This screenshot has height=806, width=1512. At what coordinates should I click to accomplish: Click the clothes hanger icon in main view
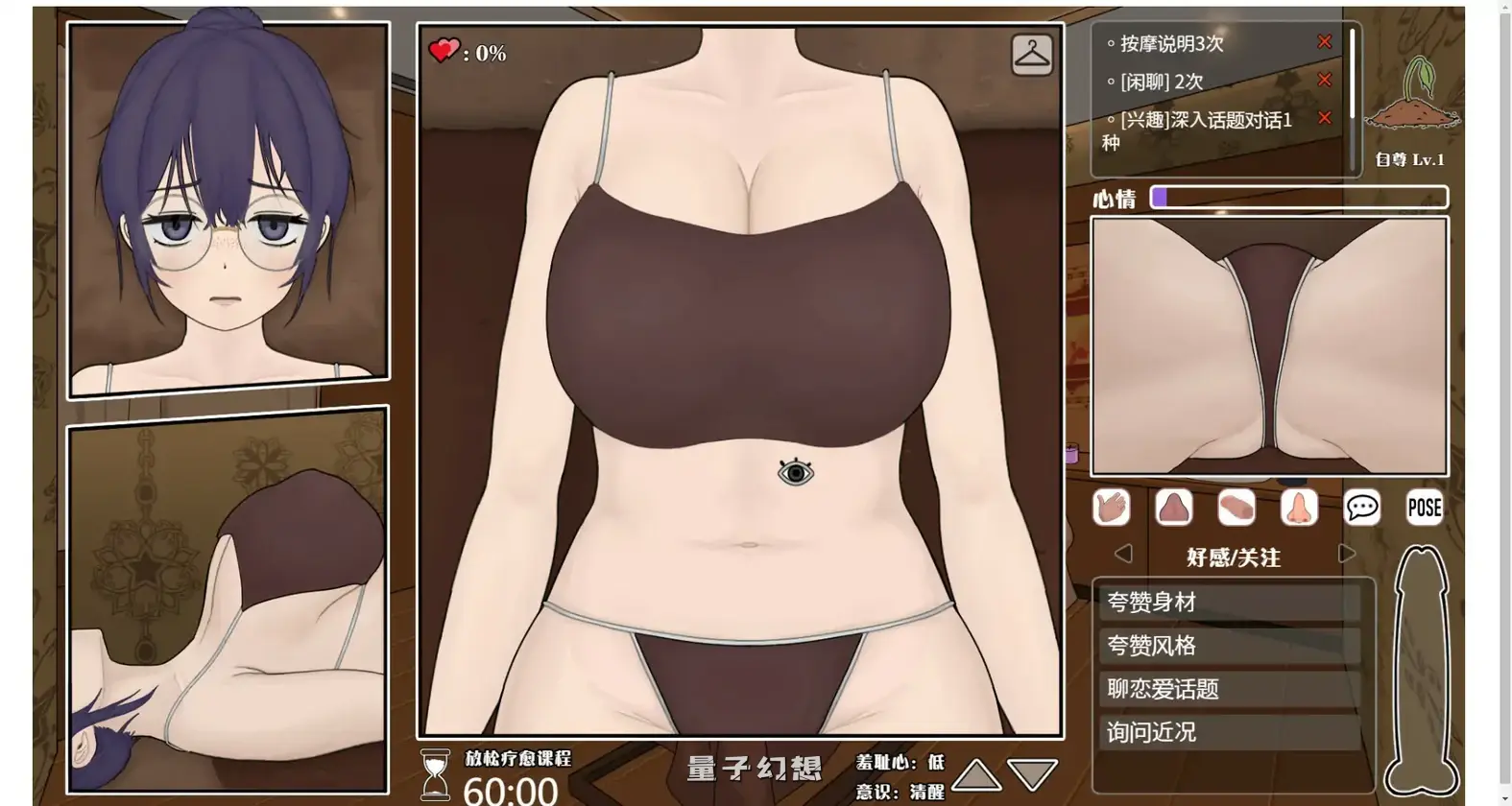pyautogui.click(x=1032, y=55)
